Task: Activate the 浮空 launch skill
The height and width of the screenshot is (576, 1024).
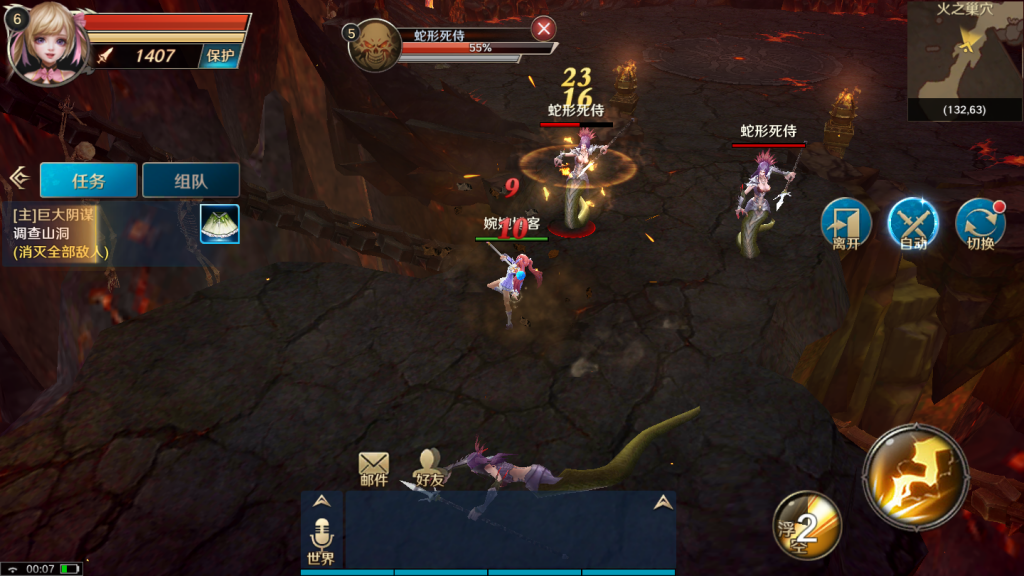Action: [806, 525]
